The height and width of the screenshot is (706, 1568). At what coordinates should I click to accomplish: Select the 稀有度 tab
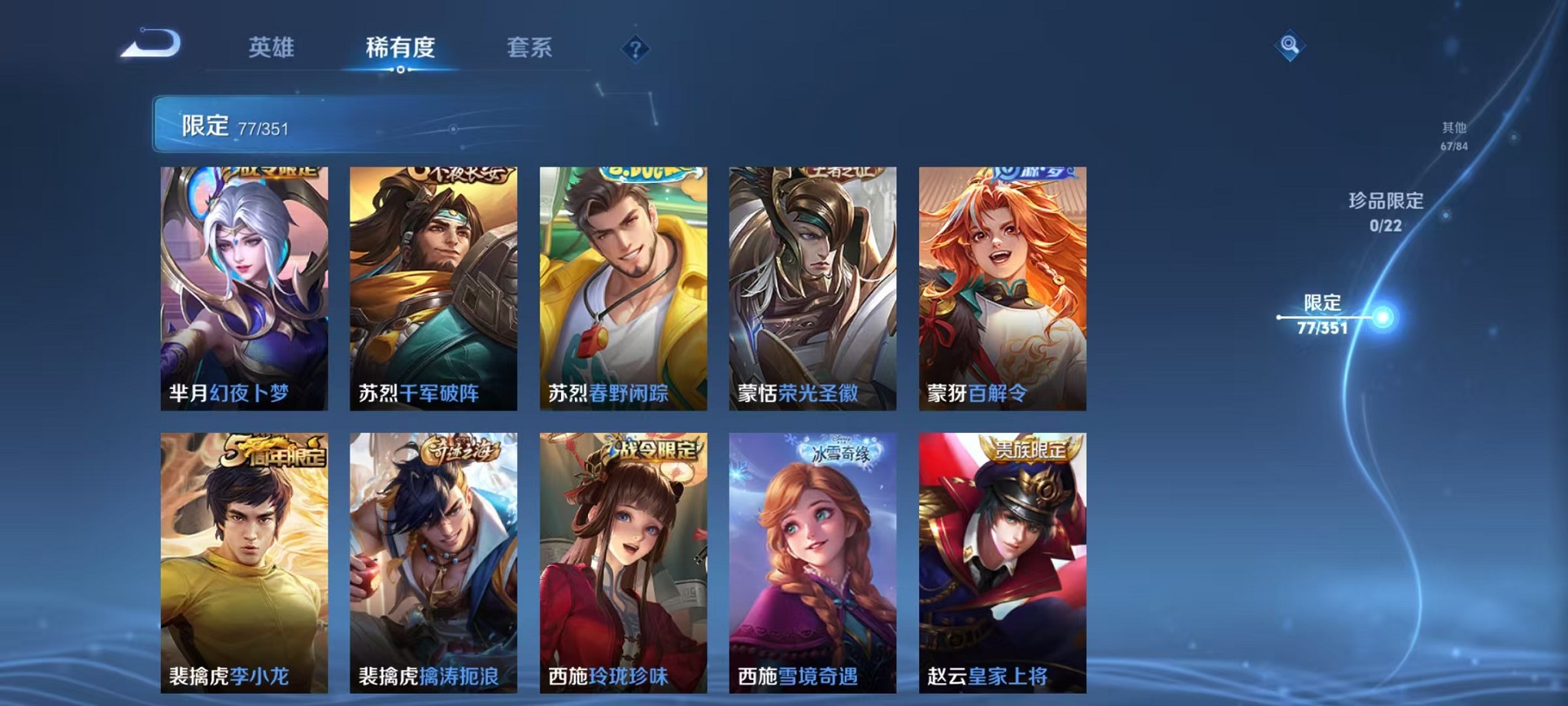[x=400, y=48]
